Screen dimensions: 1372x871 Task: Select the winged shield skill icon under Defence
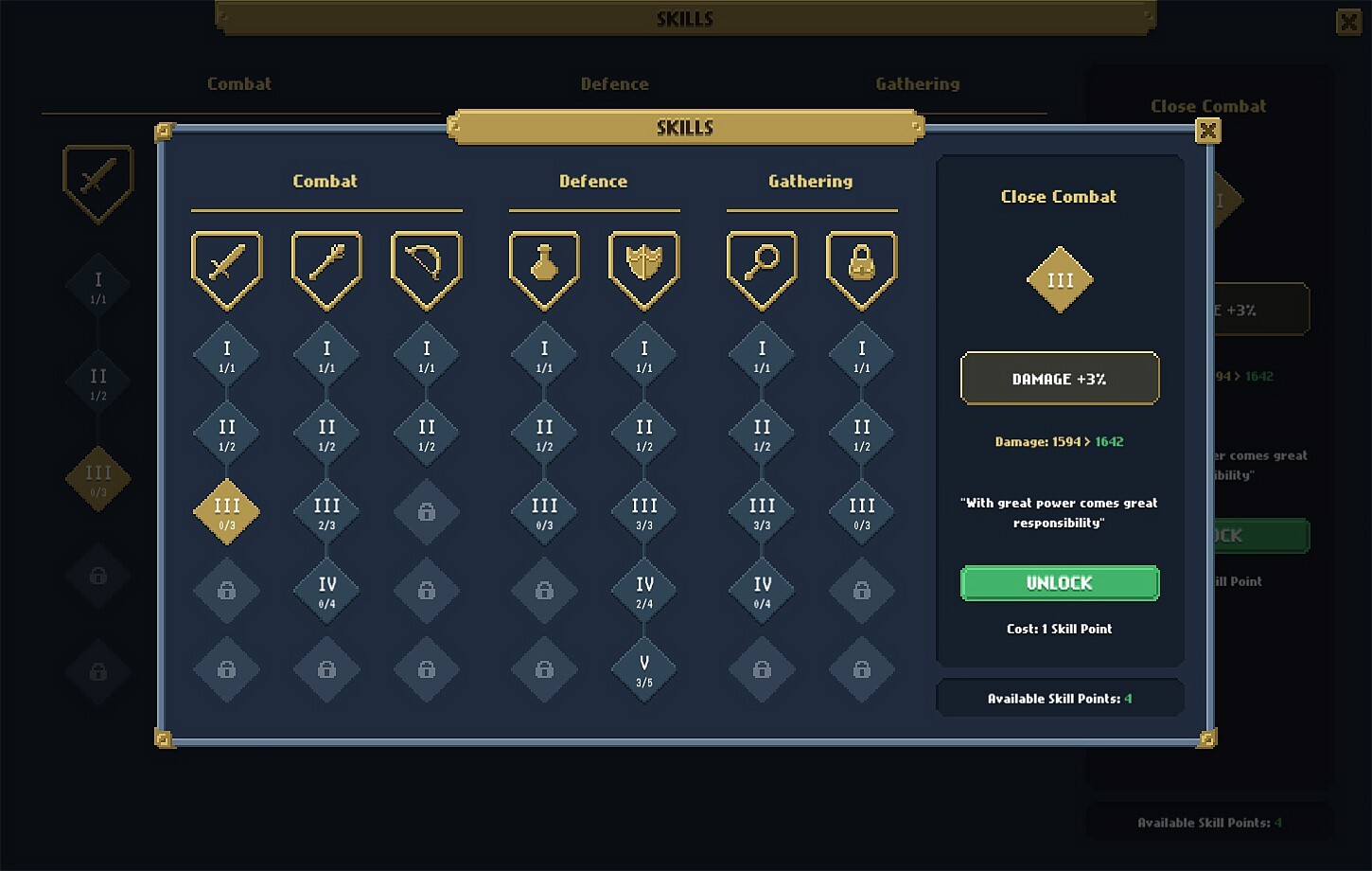pos(642,268)
